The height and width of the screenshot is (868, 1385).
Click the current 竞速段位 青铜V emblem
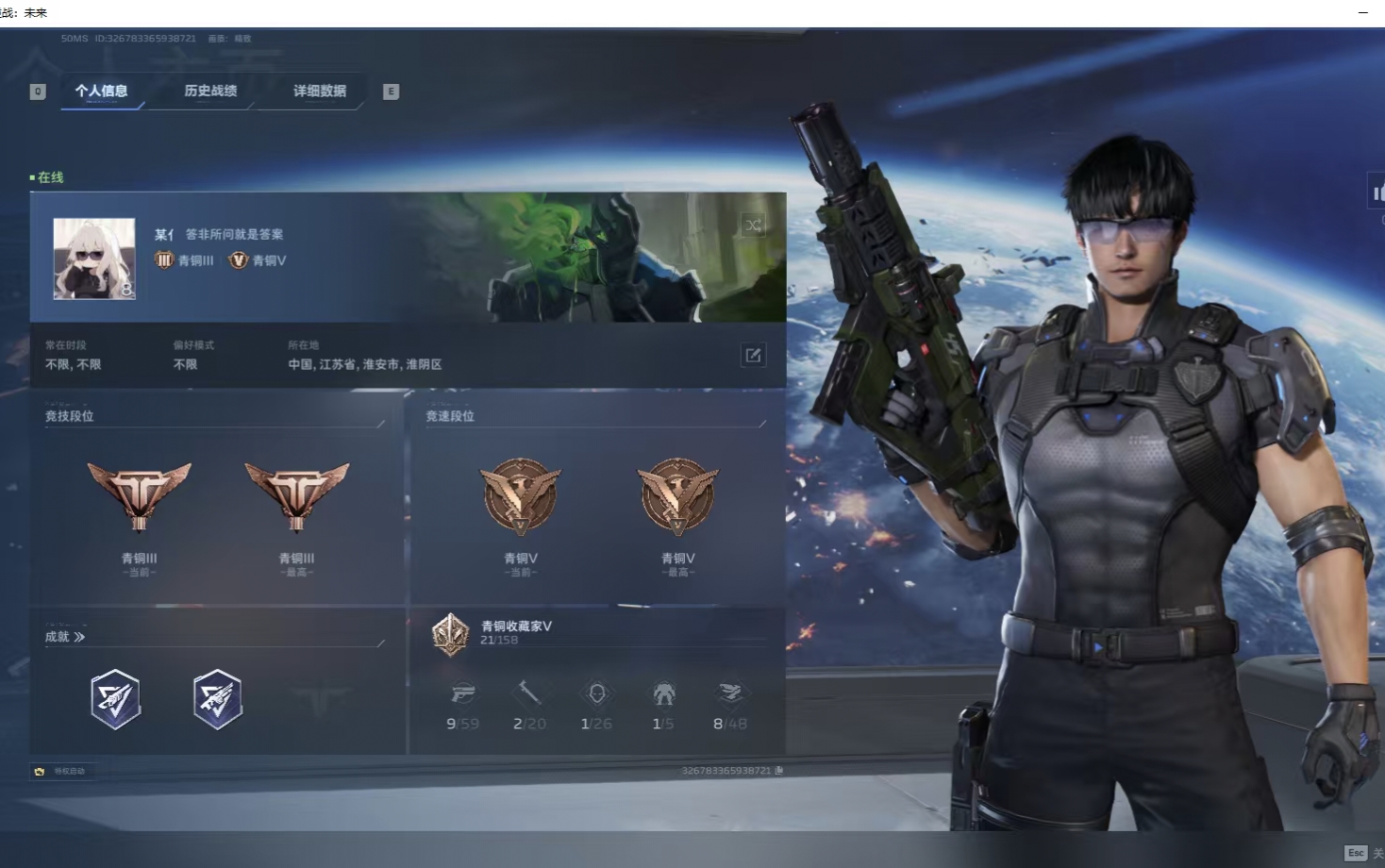520,496
